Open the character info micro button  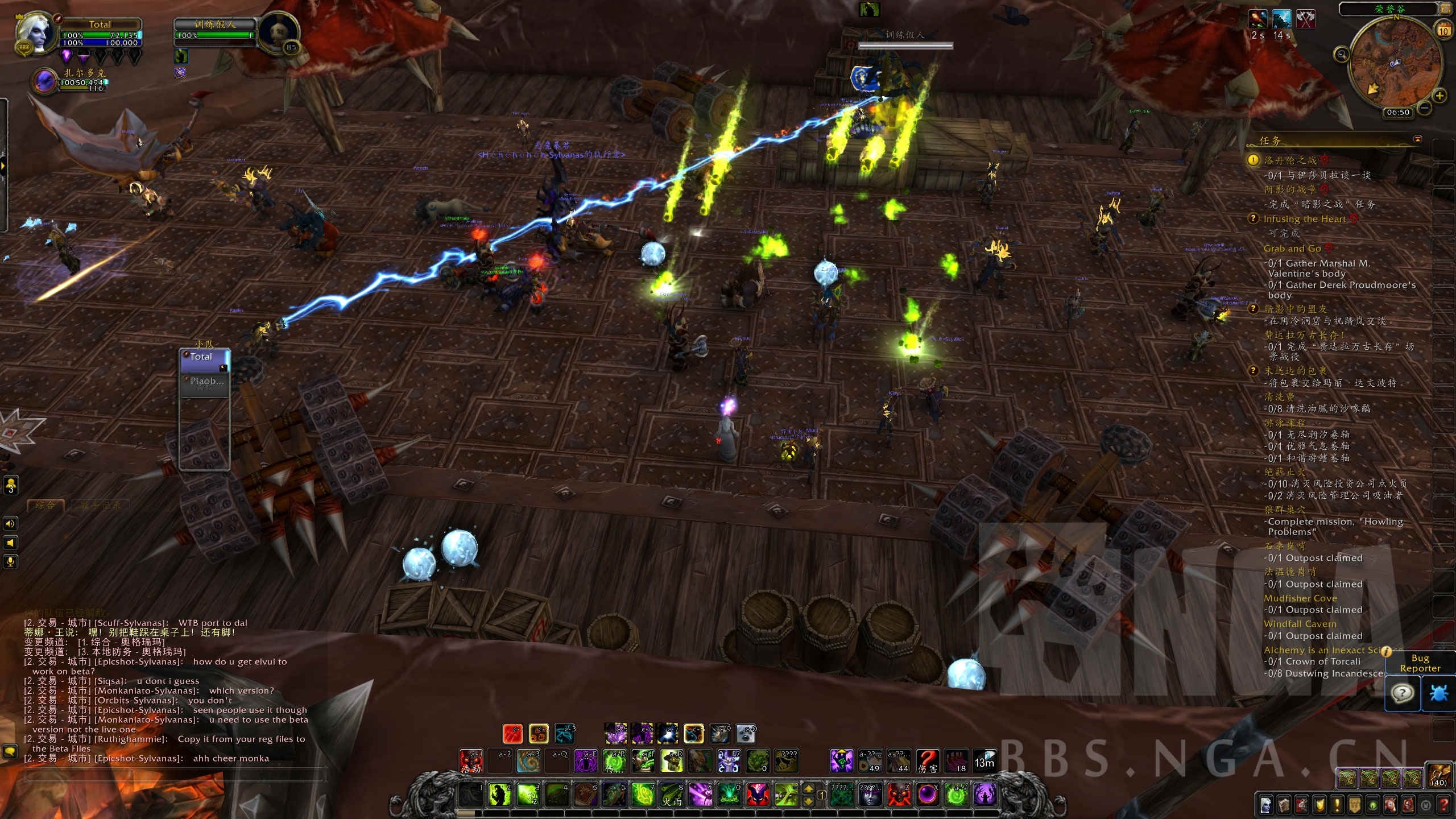(1265, 805)
